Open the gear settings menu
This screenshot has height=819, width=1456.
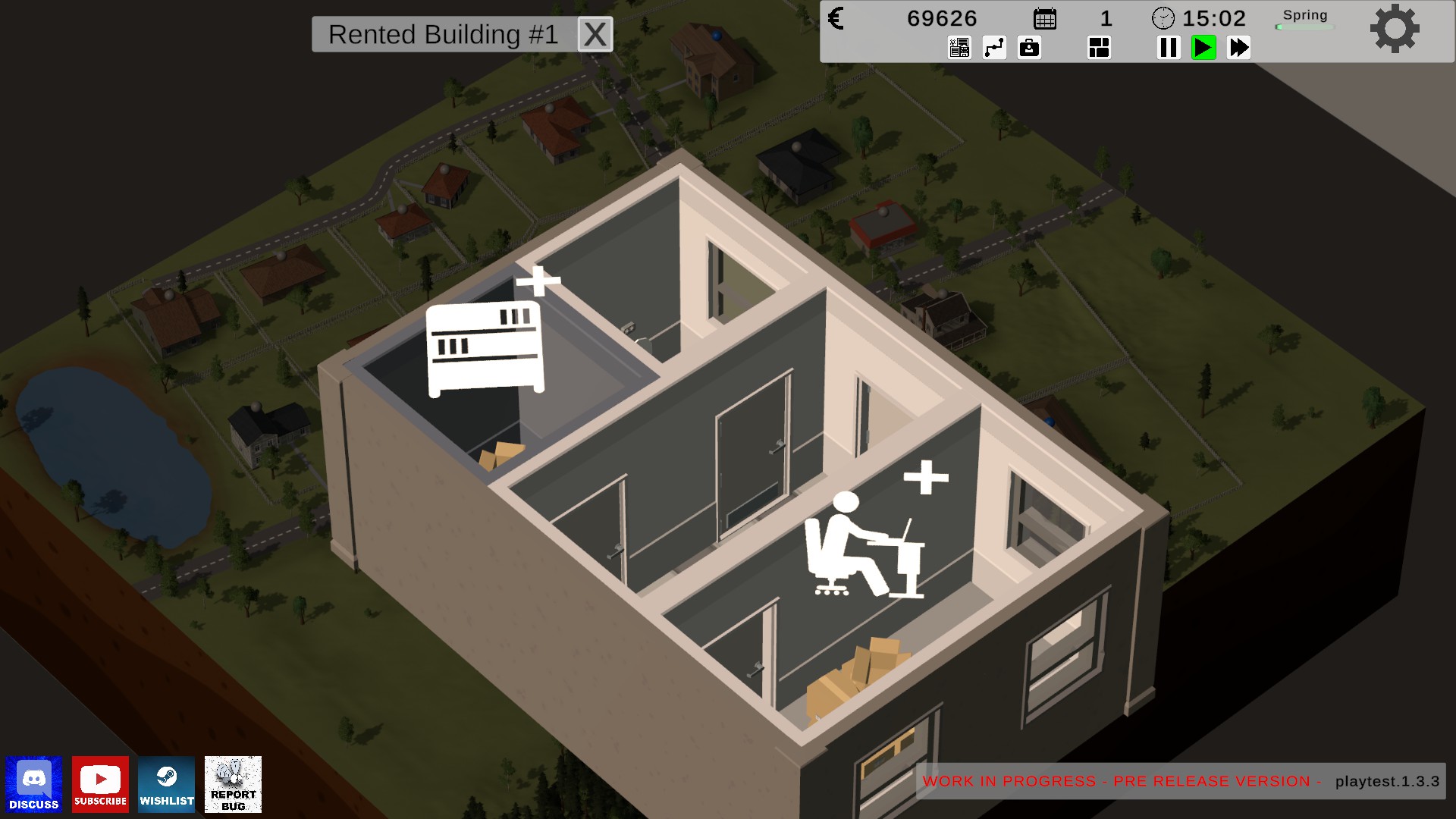1394,30
